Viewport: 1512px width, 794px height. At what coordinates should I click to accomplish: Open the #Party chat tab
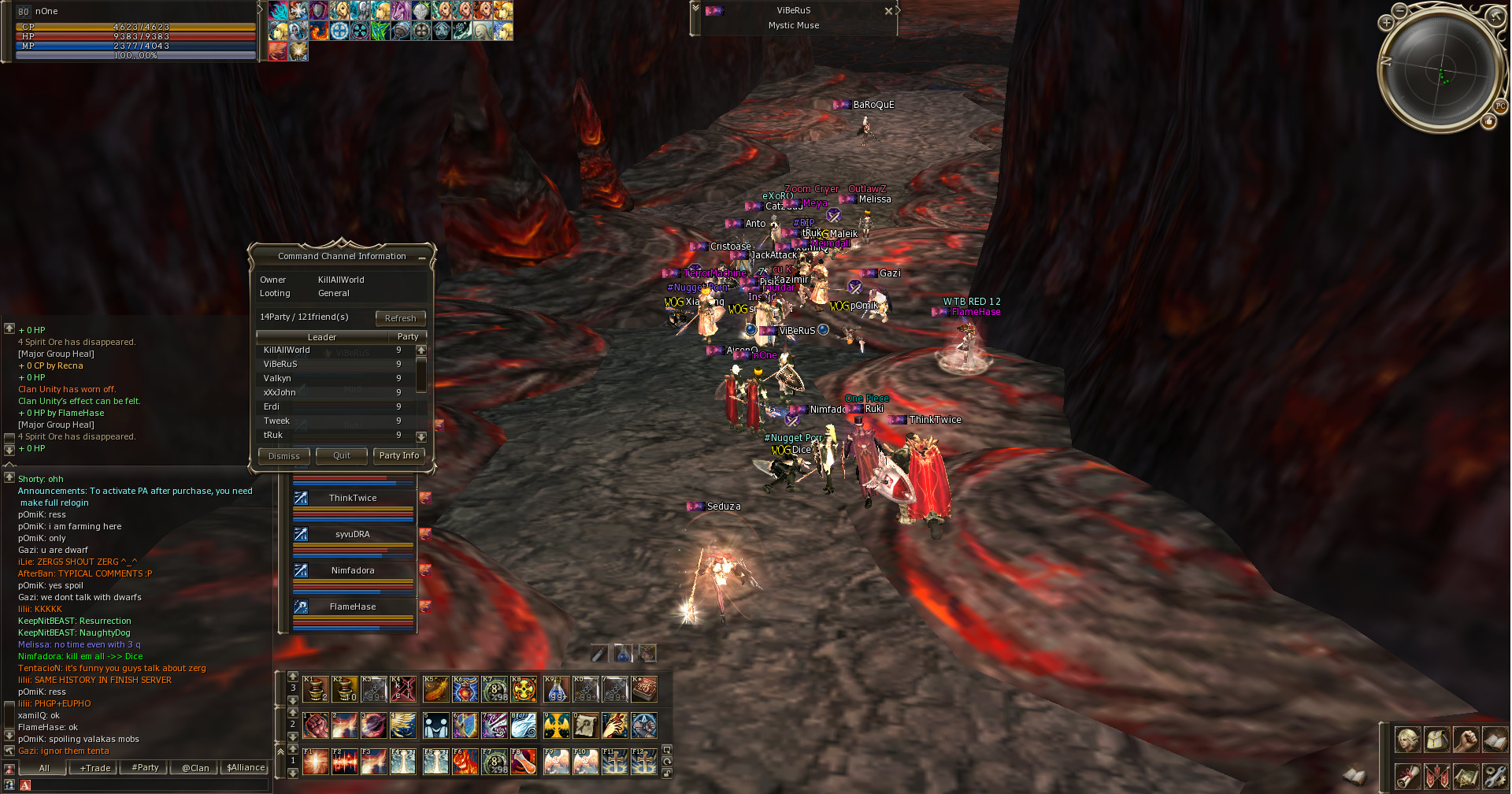pos(145,768)
